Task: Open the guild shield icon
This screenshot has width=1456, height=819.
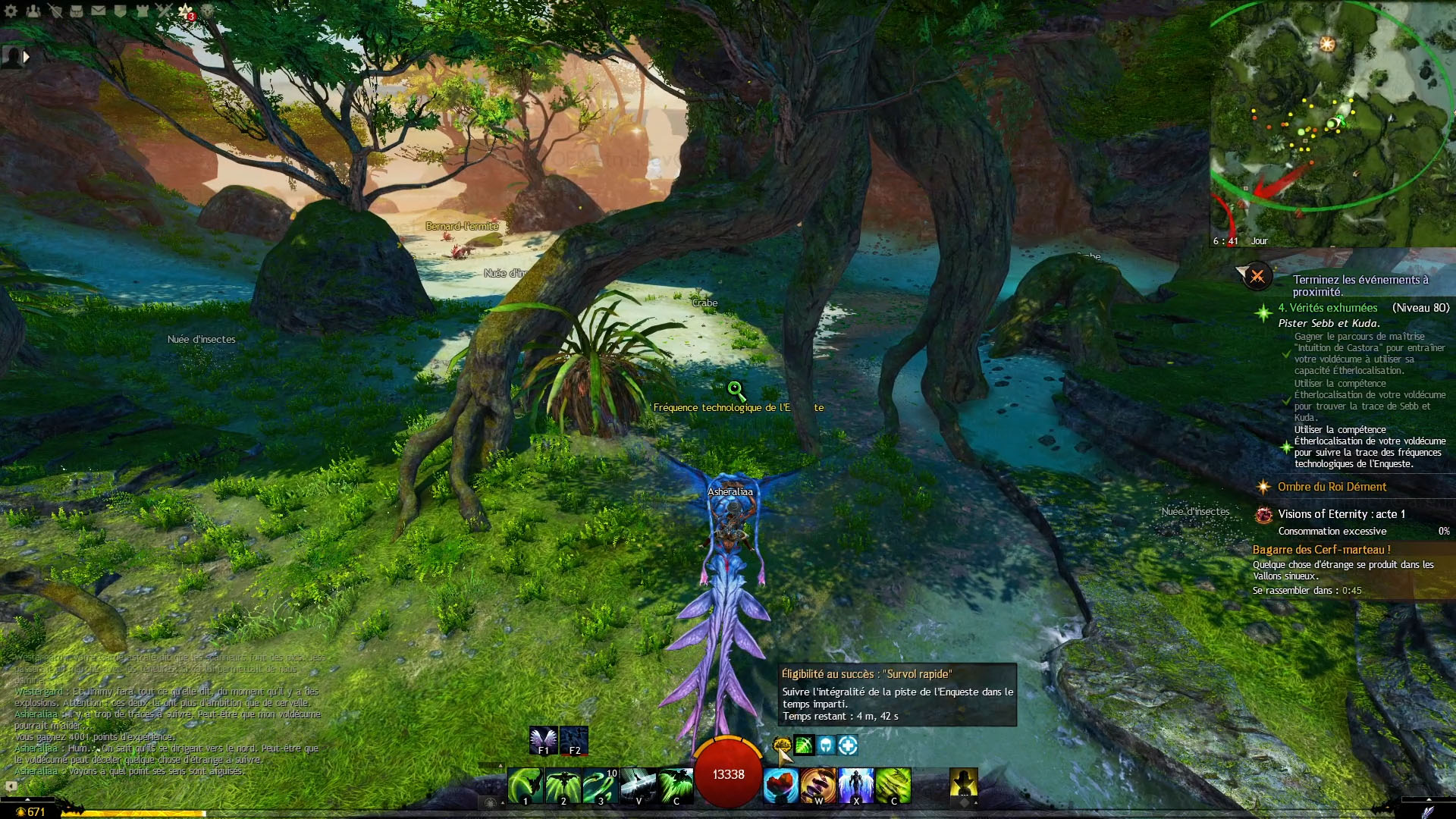Action: point(120,11)
